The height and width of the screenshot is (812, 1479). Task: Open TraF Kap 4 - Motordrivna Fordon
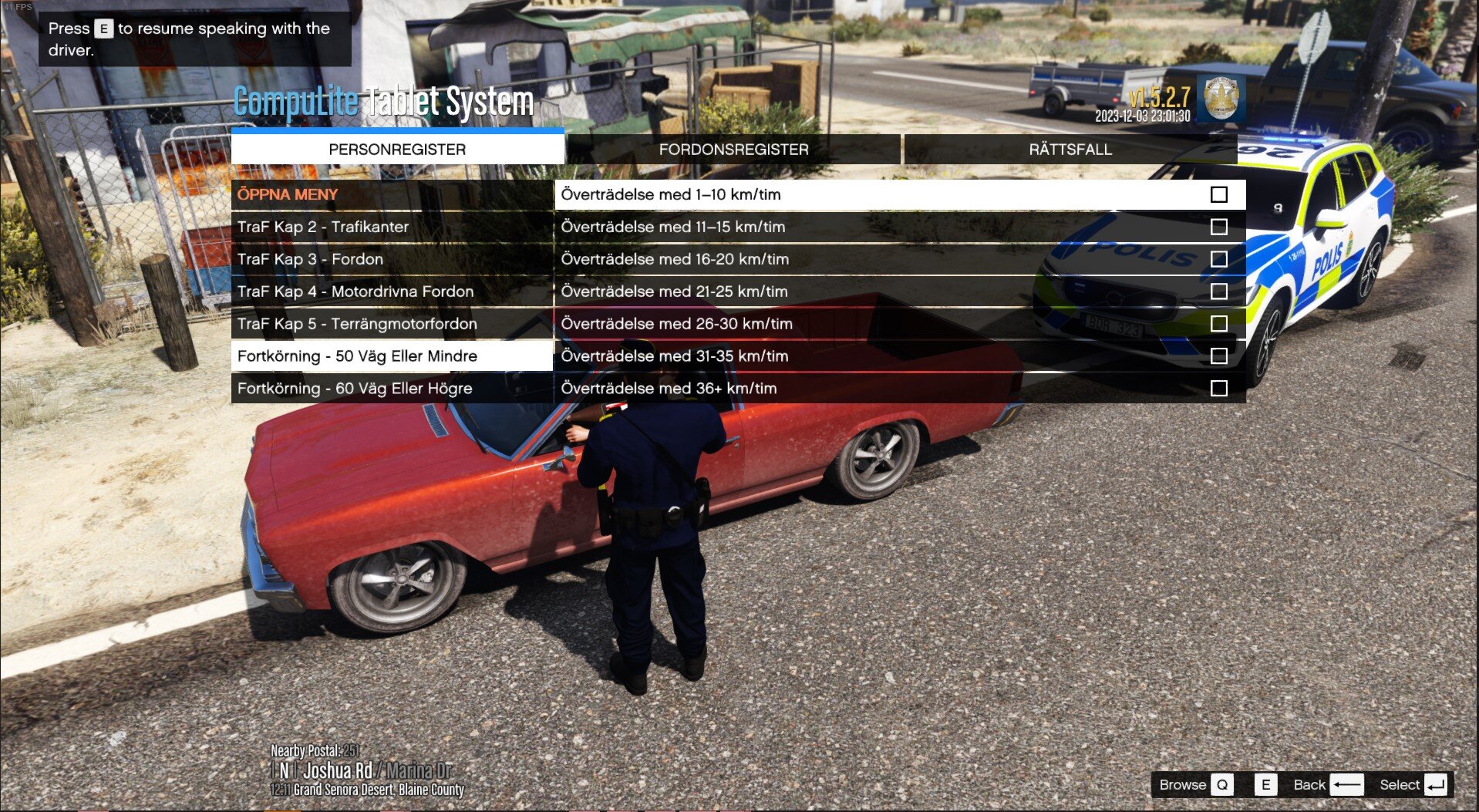pyautogui.click(x=355, y=291)
